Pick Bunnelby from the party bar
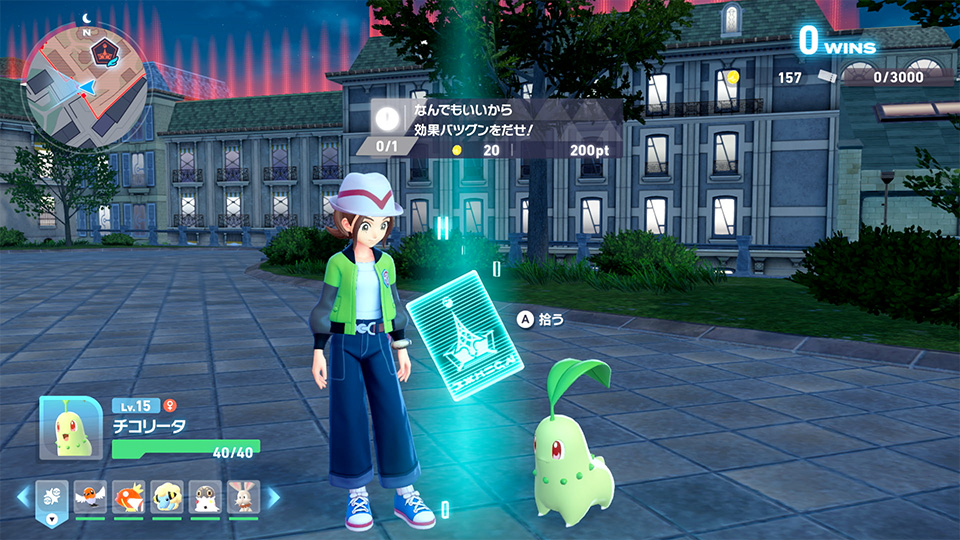Screen dimensions: 960x540 (x=243, y=497)
